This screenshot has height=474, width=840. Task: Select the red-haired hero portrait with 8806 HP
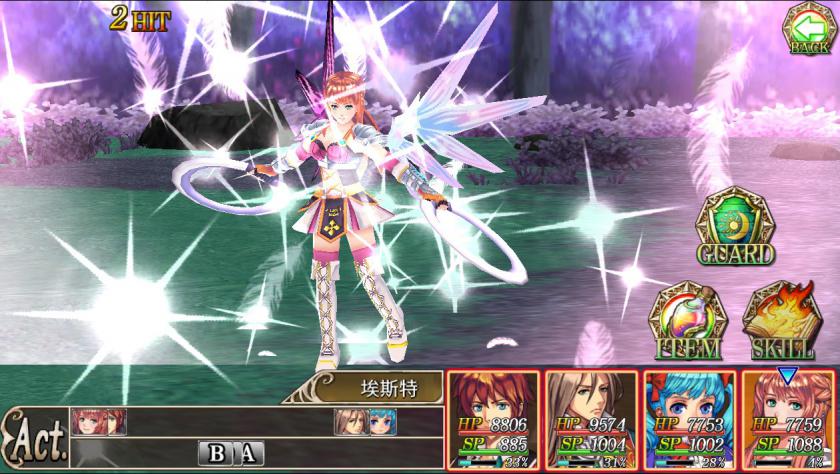point(492,420)
